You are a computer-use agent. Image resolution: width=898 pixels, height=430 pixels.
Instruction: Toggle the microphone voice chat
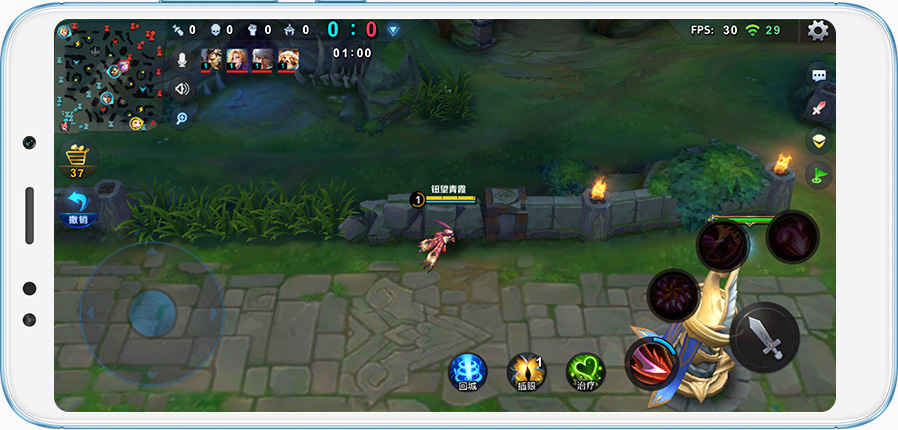coord(182,59)
